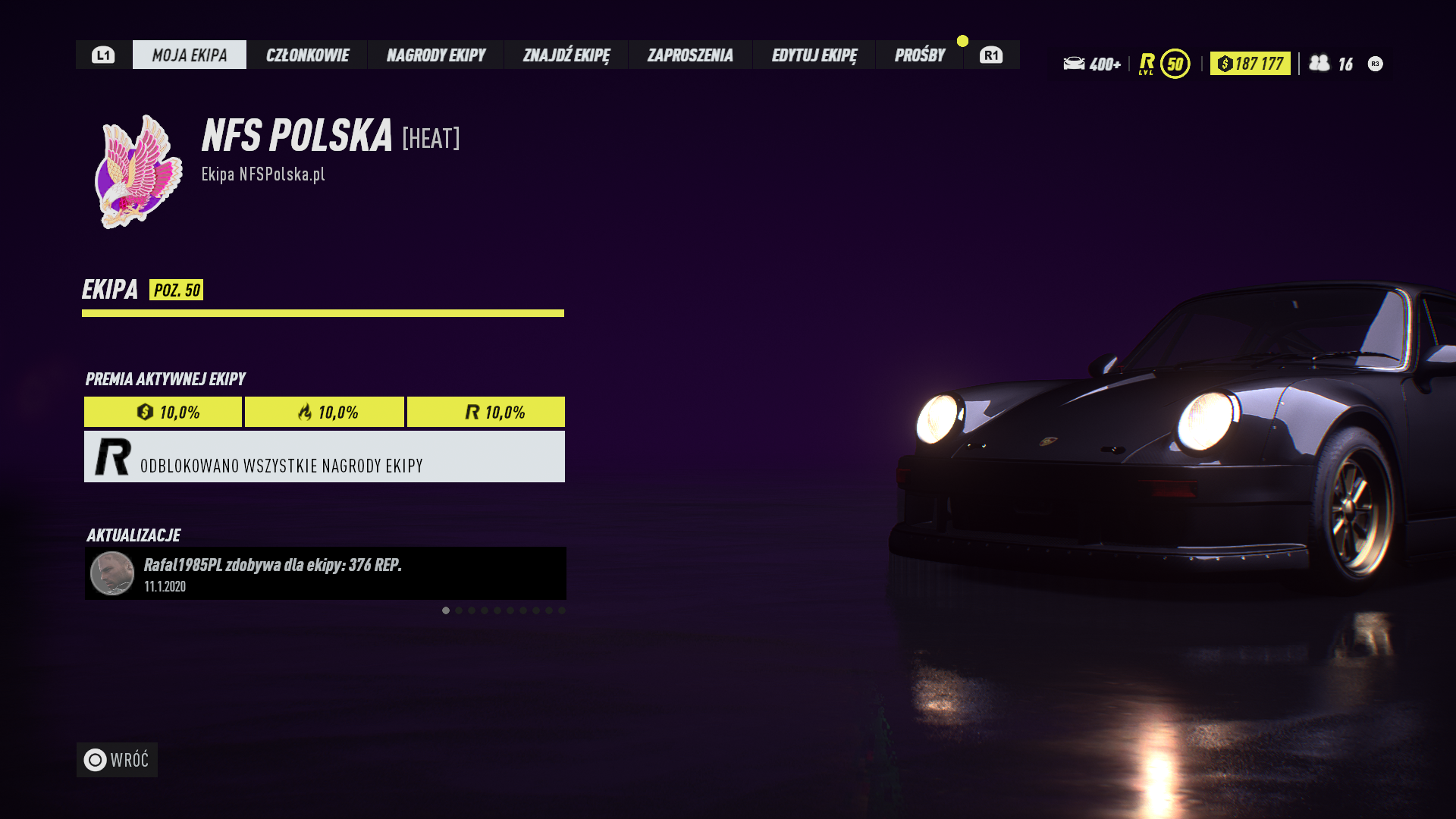Open the Prośby requests tab
The height and width of the screenshot is (819, 1456).
pos(920,55)
